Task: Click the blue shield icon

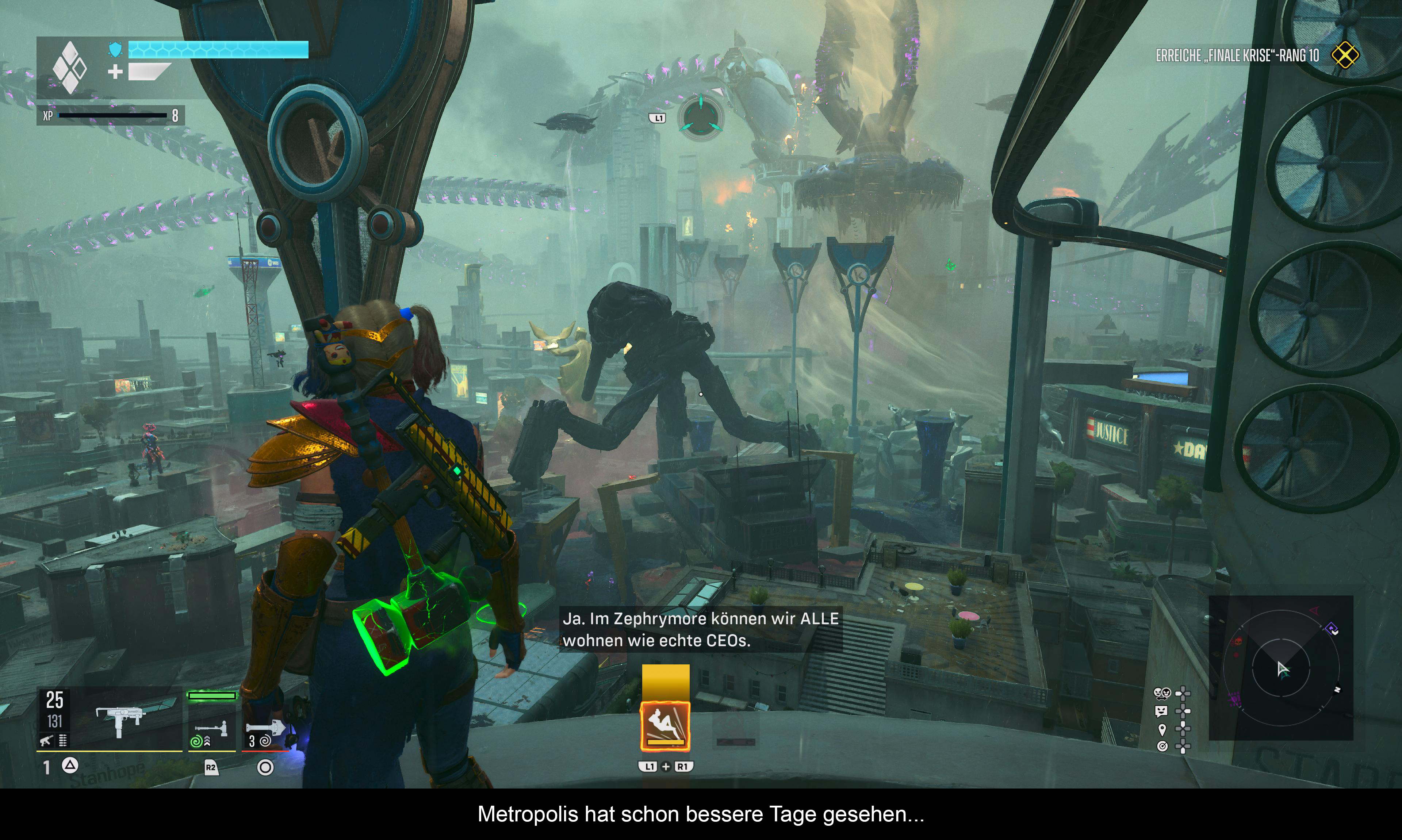Action: pyautogui.click(x=115, y=50)
